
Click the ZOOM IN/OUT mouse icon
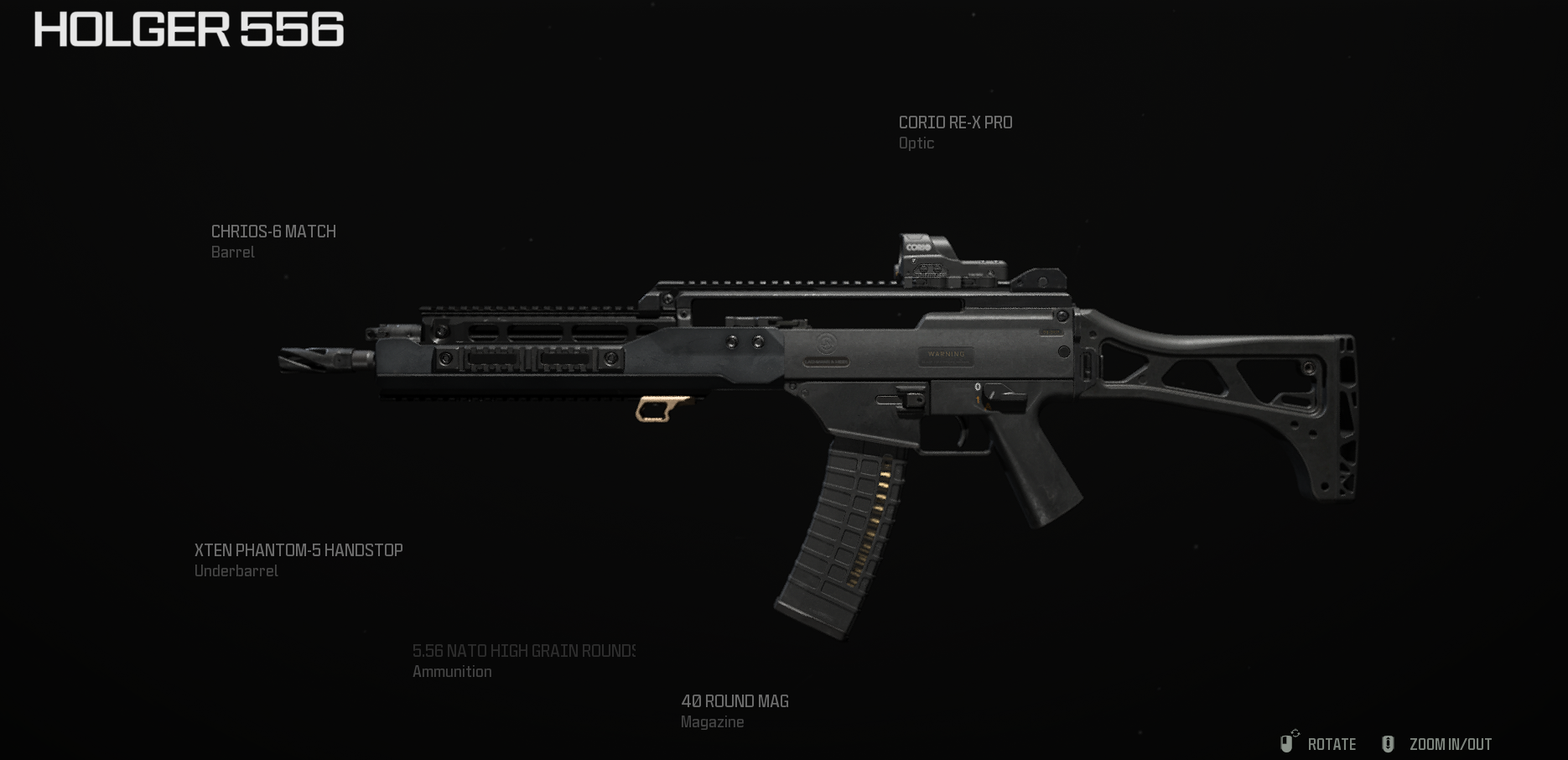(1390, 744)
